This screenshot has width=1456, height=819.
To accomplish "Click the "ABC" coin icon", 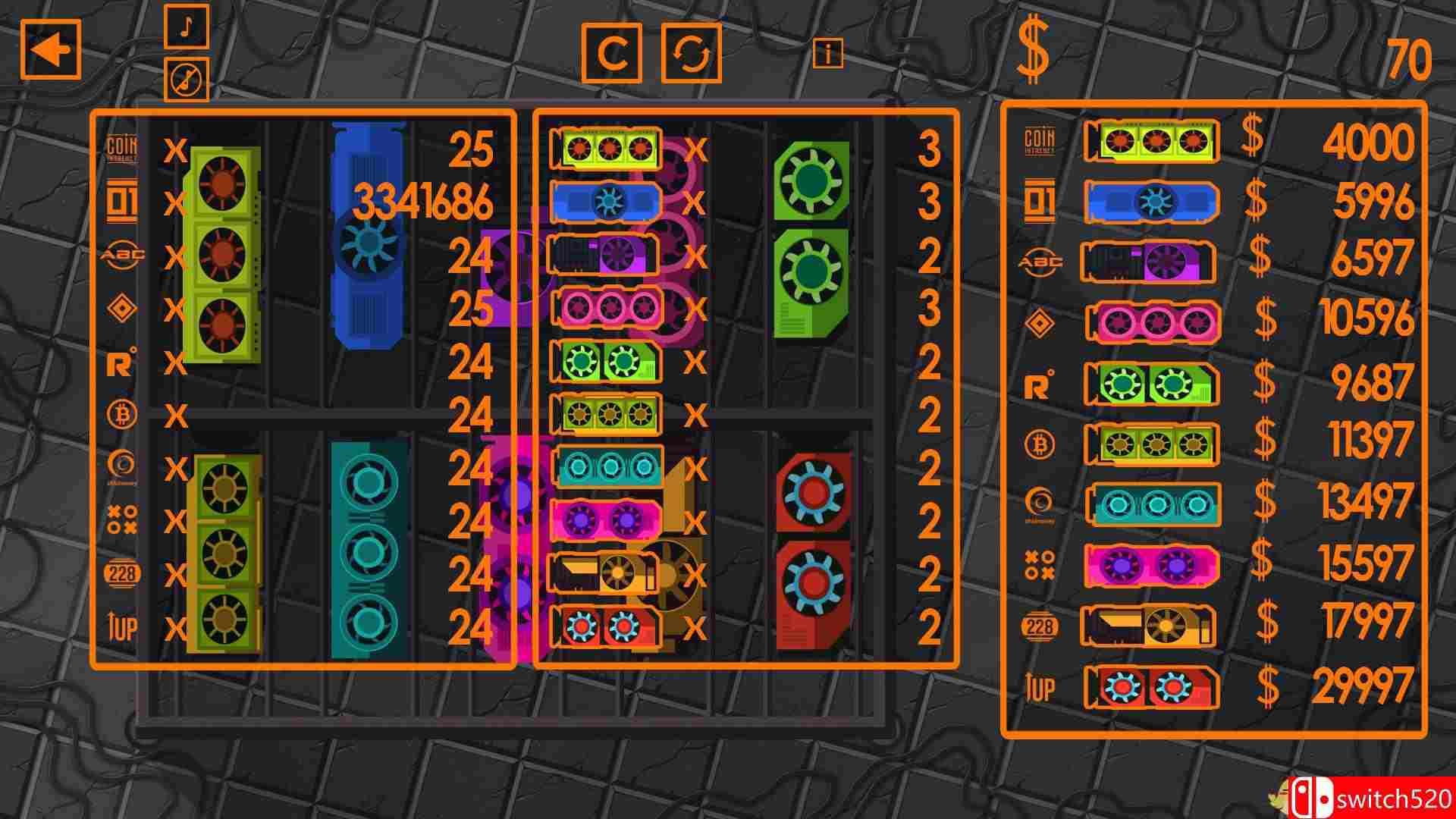I will pyautogui.click(x=124, y=255).
